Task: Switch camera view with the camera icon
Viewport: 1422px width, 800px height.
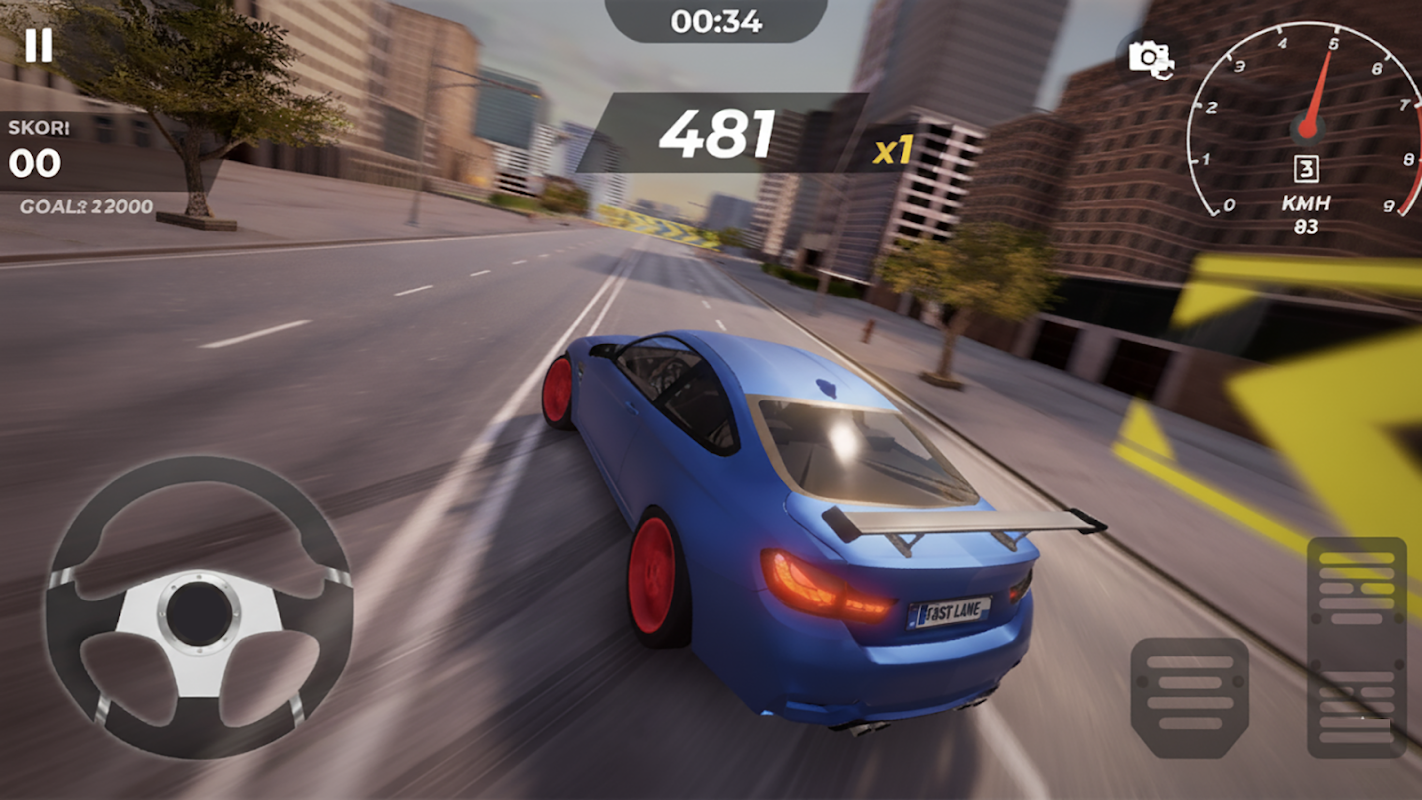Action: pos(1150,58)
